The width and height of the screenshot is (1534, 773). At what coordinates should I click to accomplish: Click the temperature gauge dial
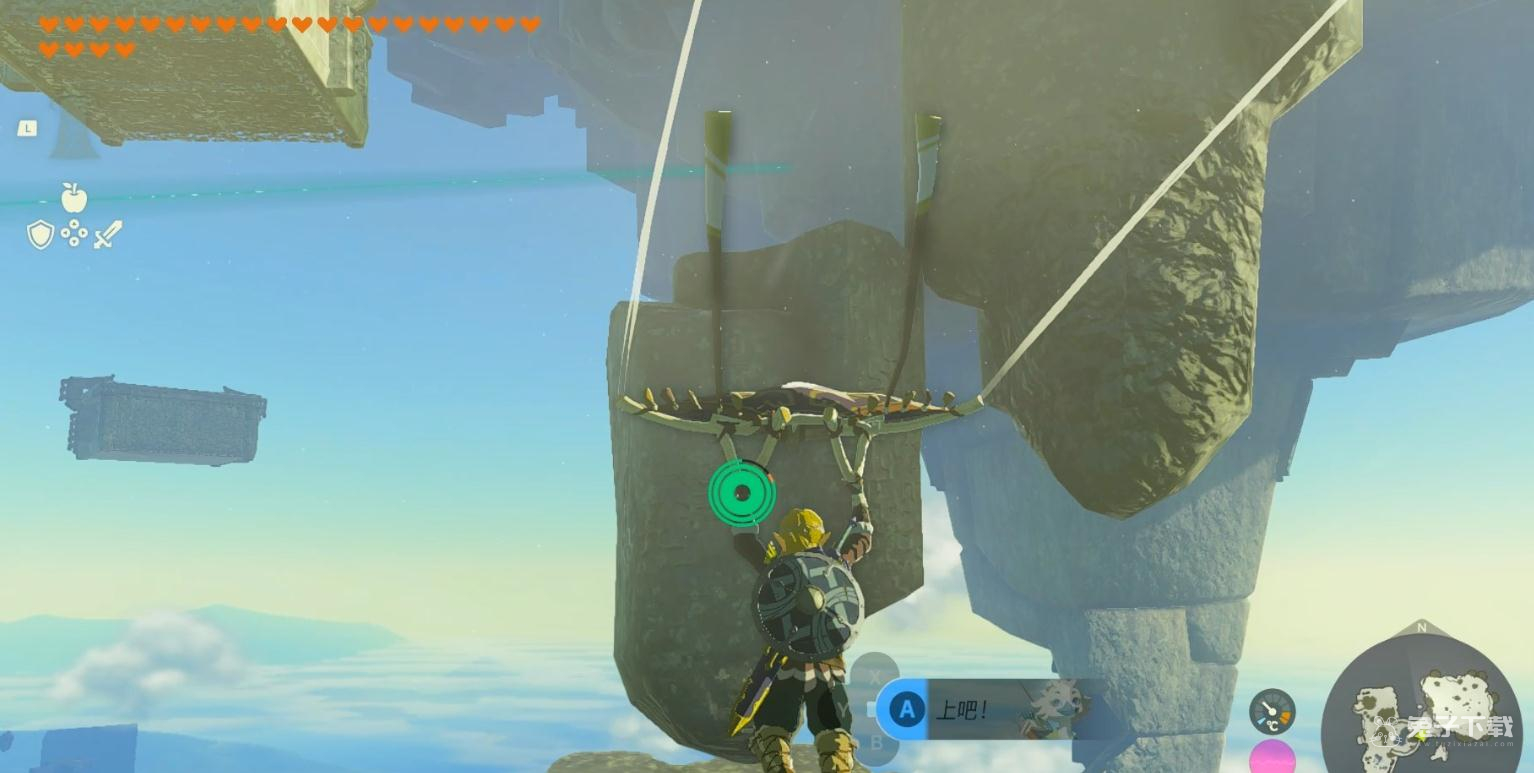tap(1272, 711)
